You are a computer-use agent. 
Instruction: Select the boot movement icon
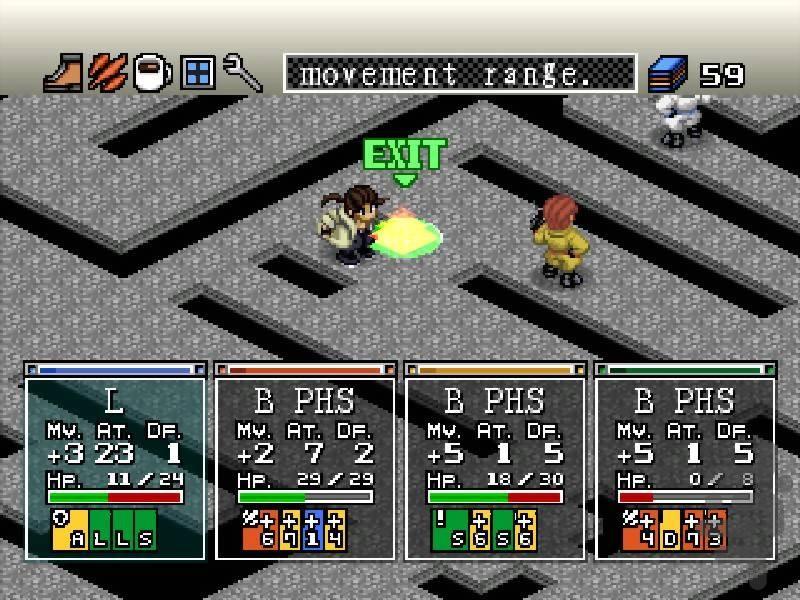click(63, 73)
